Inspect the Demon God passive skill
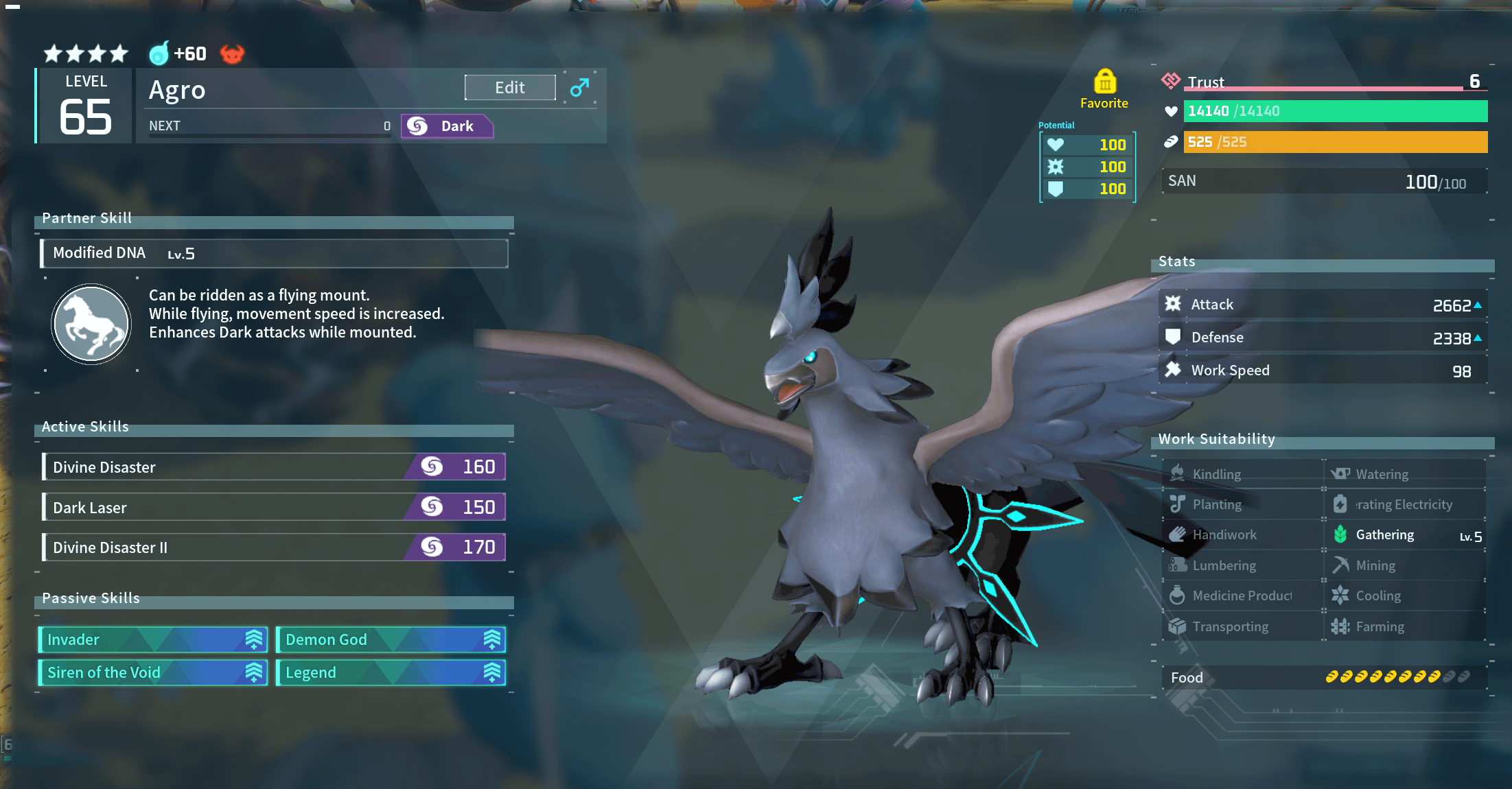Screen dimensions: 1512x789 click(x=391, y=639)
